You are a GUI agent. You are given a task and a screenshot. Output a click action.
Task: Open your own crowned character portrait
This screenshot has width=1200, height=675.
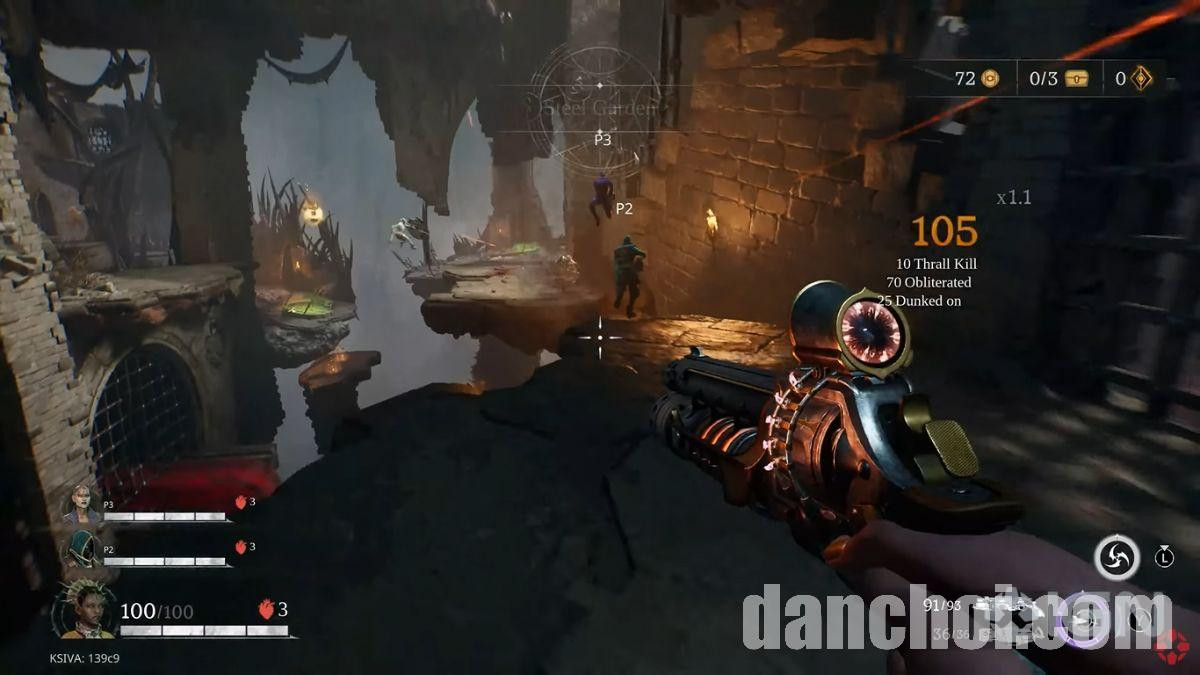point(86,610)
